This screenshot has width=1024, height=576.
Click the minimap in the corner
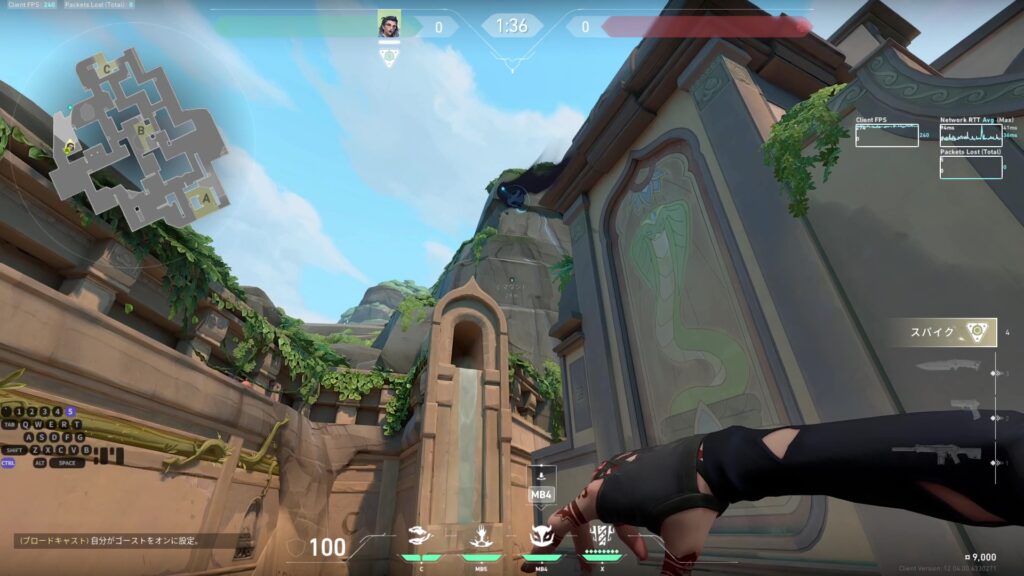pyautogui.click(x=140, y=135)
